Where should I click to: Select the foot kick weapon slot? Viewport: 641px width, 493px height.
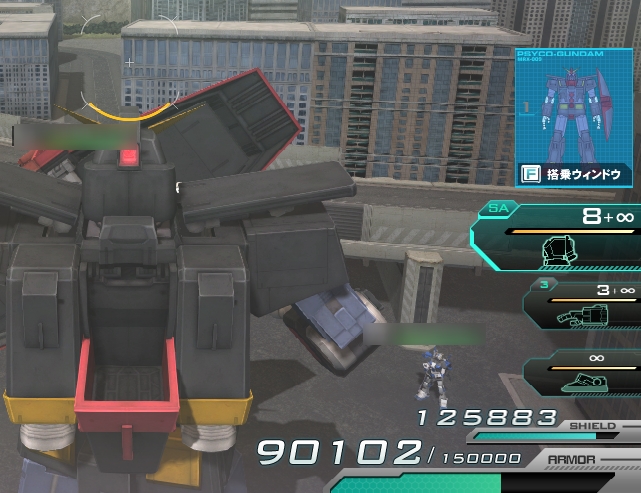click(585, 372)
